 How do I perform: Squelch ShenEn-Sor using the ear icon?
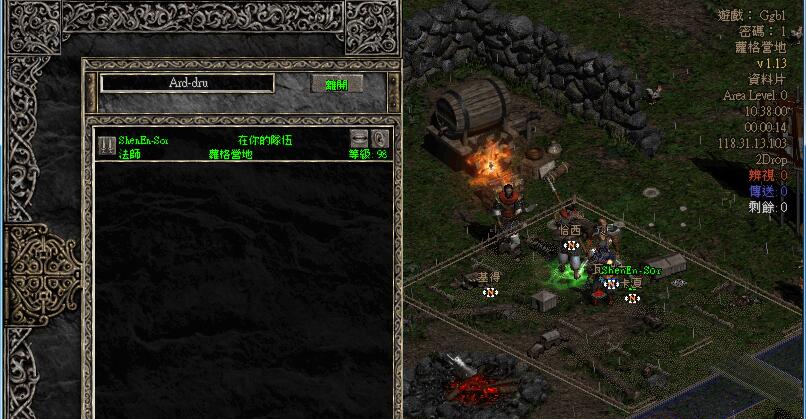pos(380,138)
